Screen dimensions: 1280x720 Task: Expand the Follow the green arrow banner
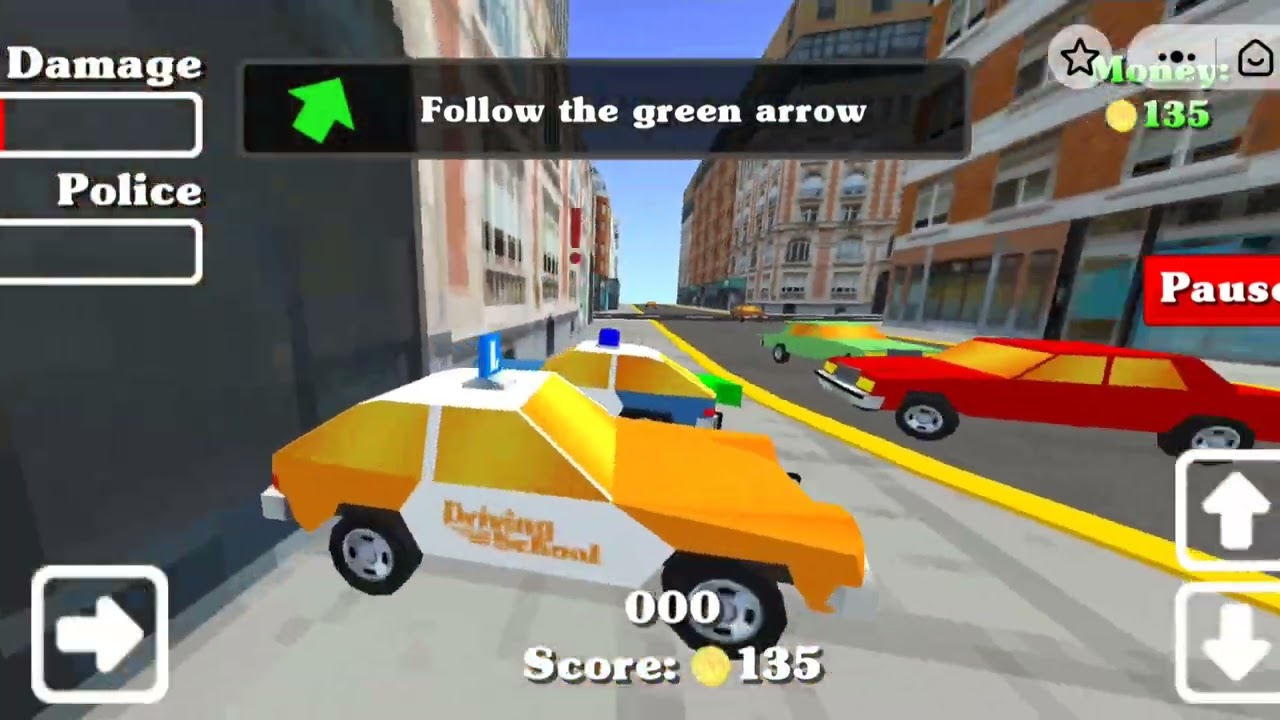[x=604, y=110]
